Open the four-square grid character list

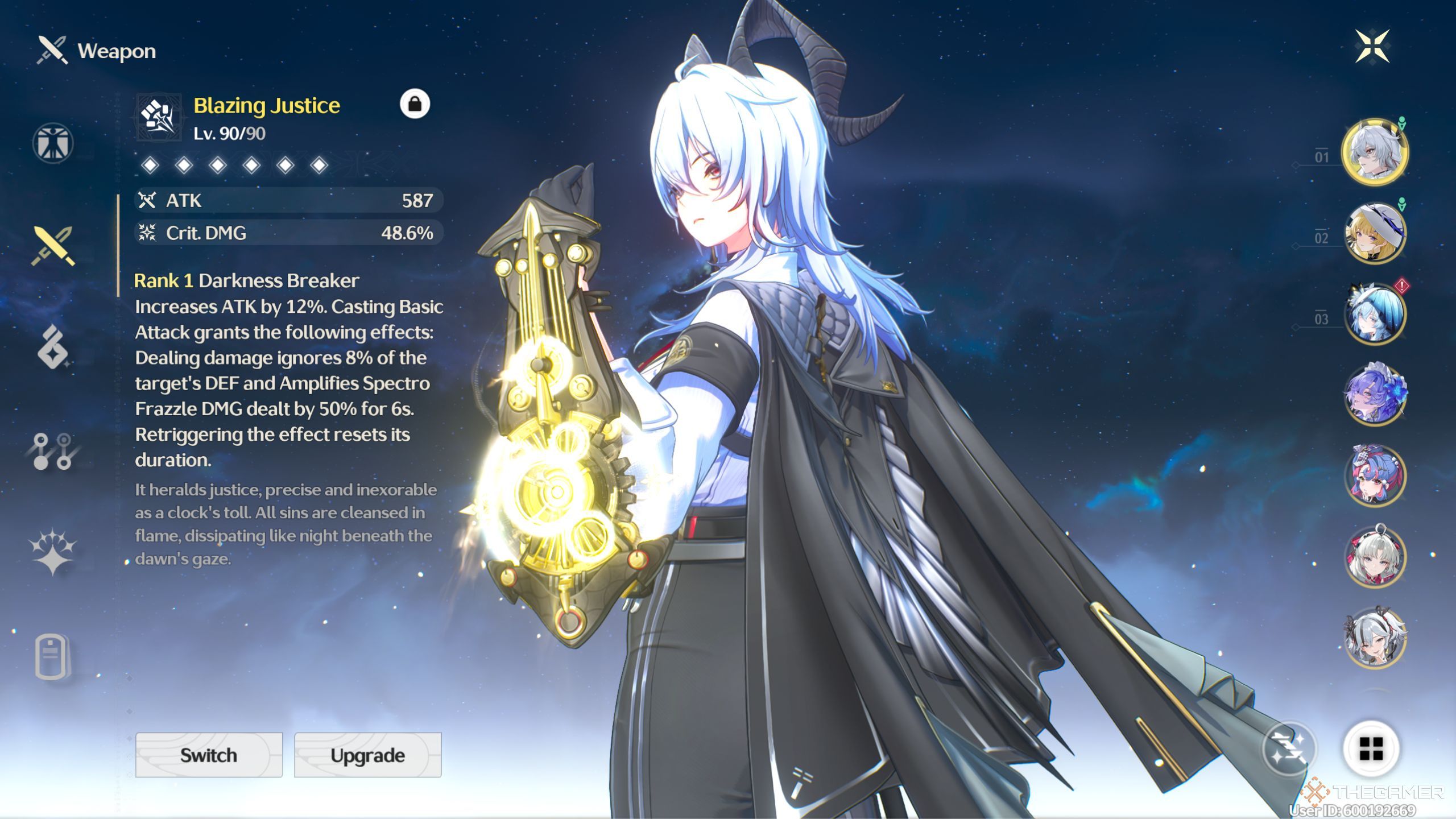click(x=1371, y=748)
